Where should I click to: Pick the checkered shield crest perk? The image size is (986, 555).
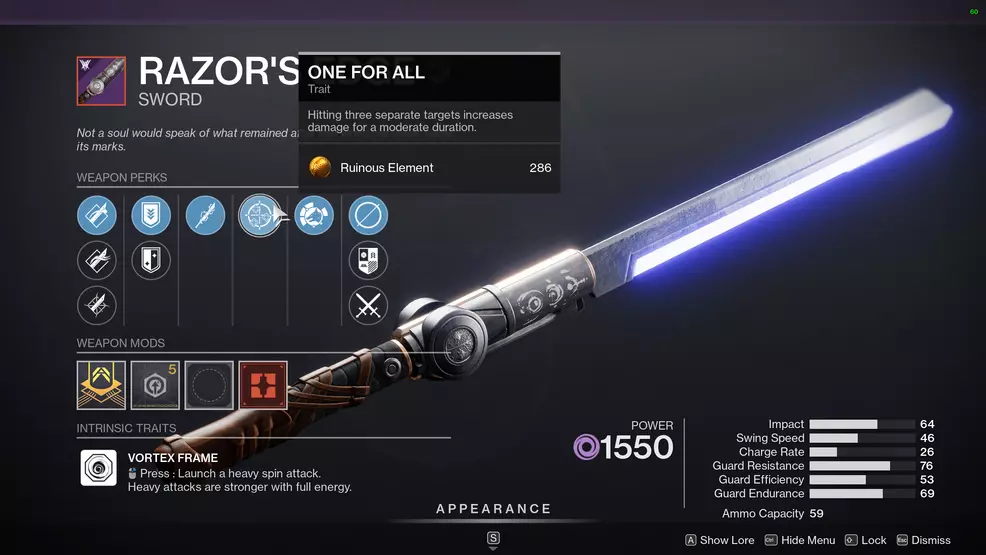pyautogui.click(x=368, y=260)
